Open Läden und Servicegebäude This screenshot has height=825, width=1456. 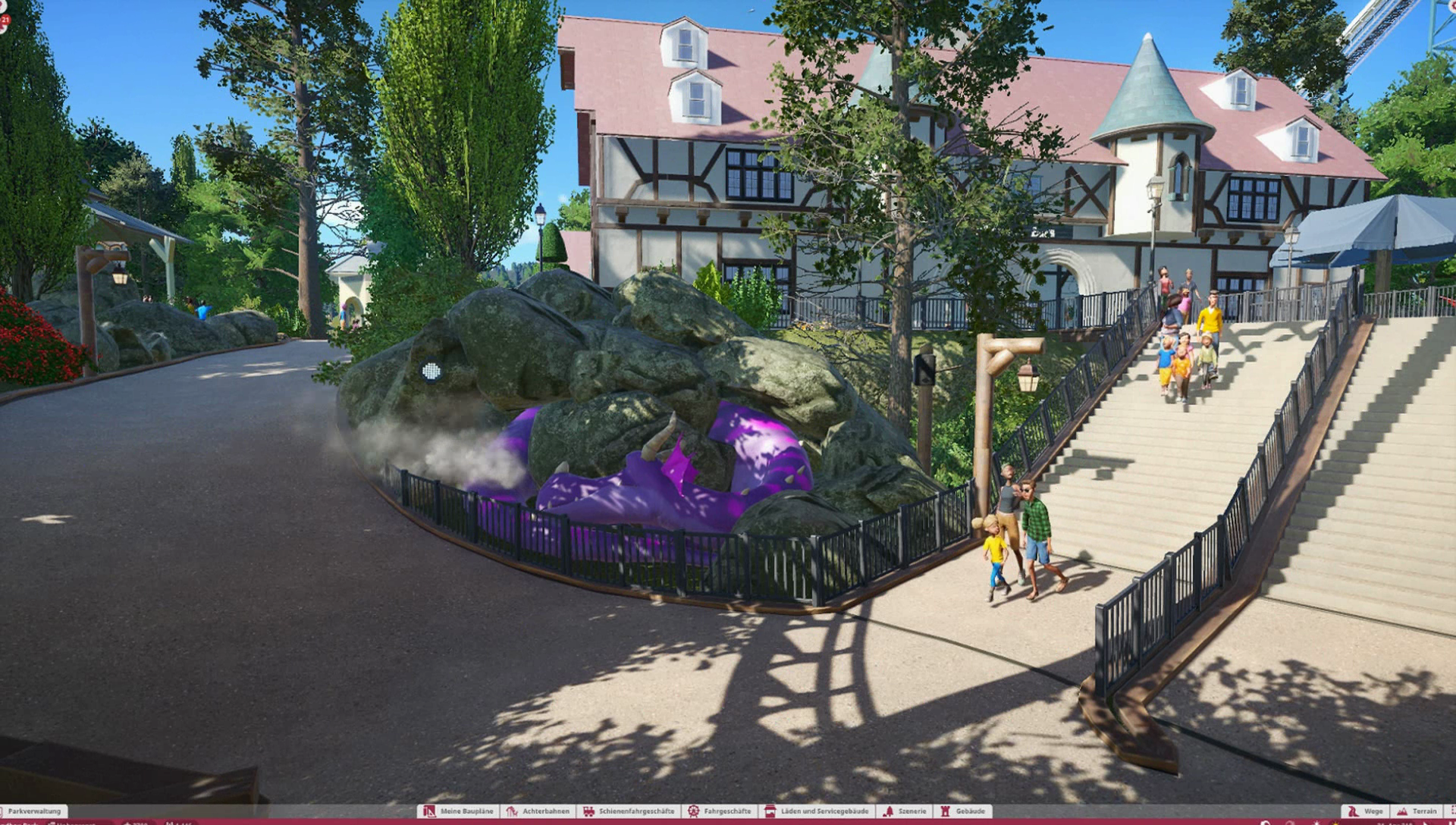(816, 811)
